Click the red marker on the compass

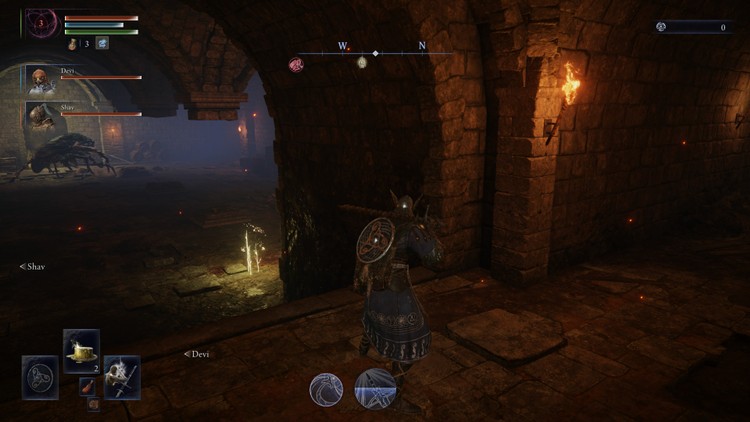pyautogui.click(x=297, y=65)
